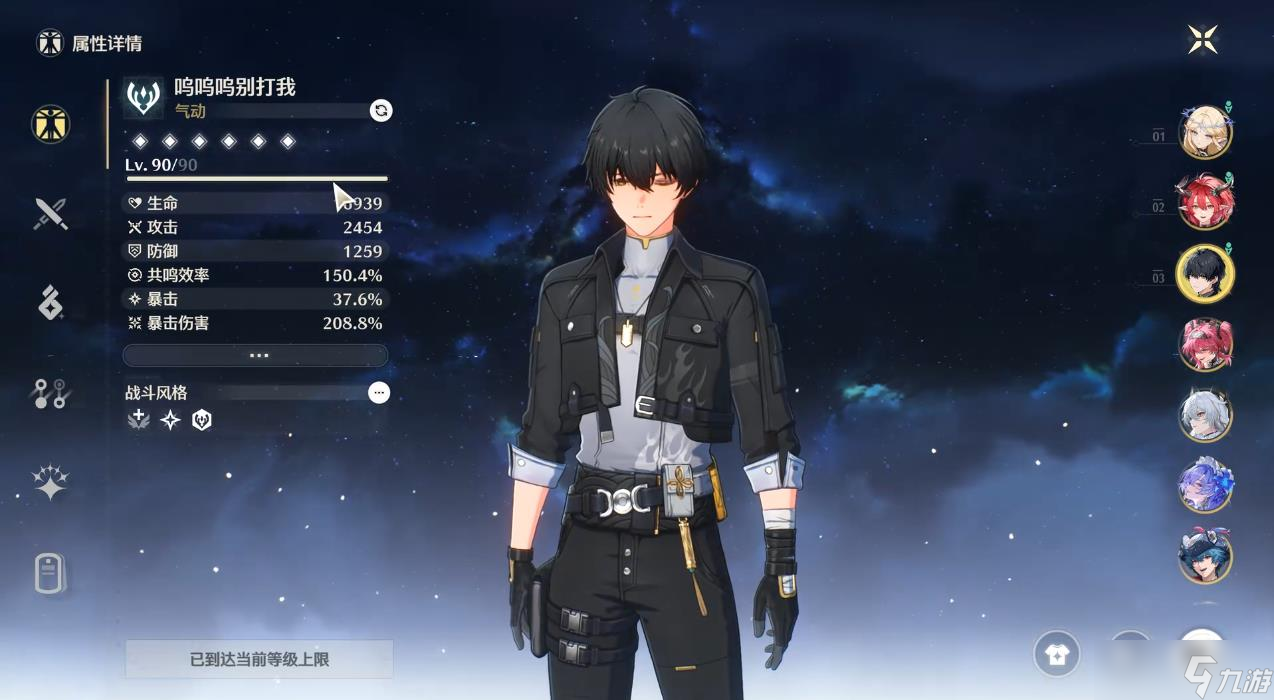Image resolution: width=1274 pixels, height=700 pixels.
Task: Open the bottom capsule-shaped sidebar tab
Action: 50,574
